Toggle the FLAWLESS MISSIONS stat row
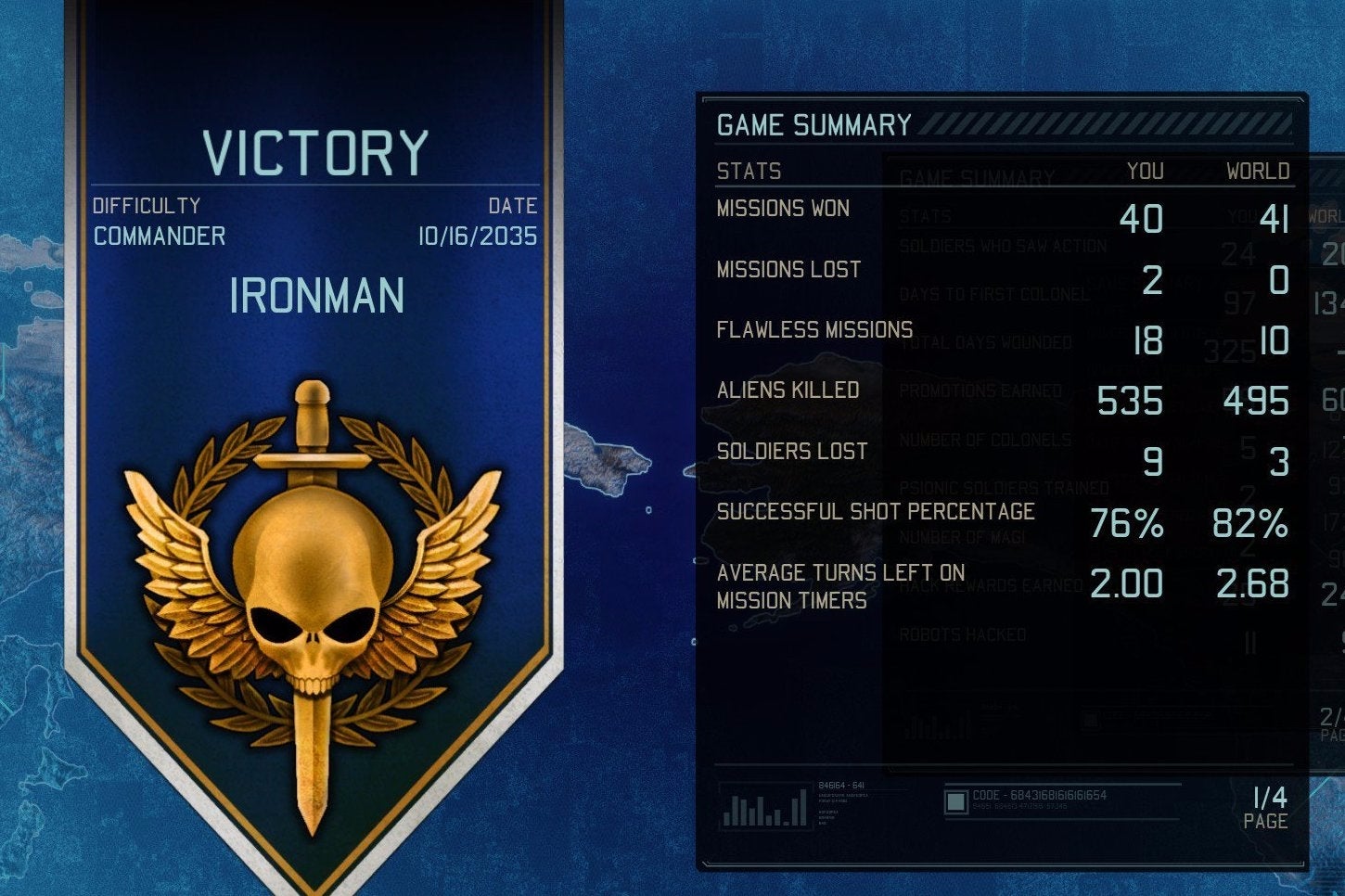Screen dimensions: 1345x896 coord(814,329)
